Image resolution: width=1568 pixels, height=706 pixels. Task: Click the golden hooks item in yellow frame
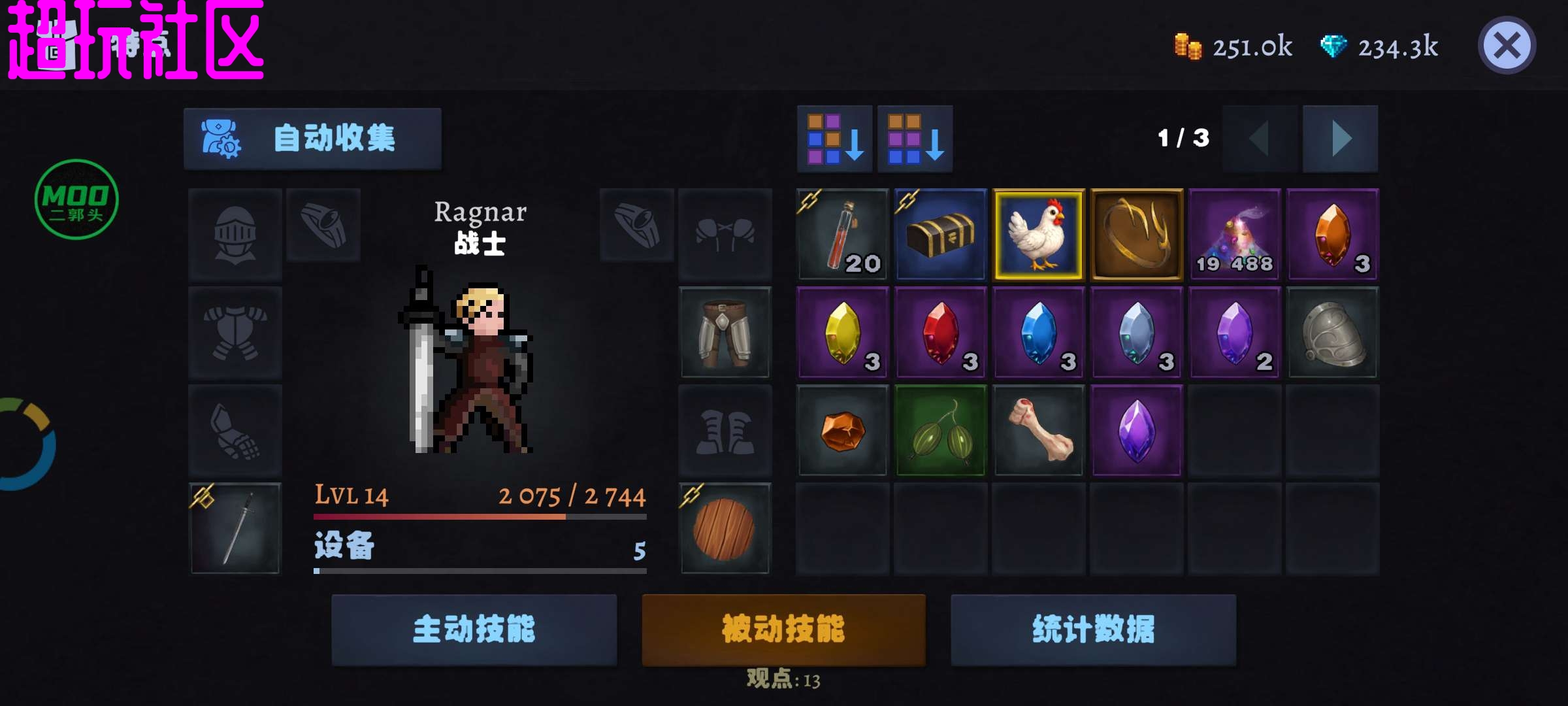tap(1137, 235)
